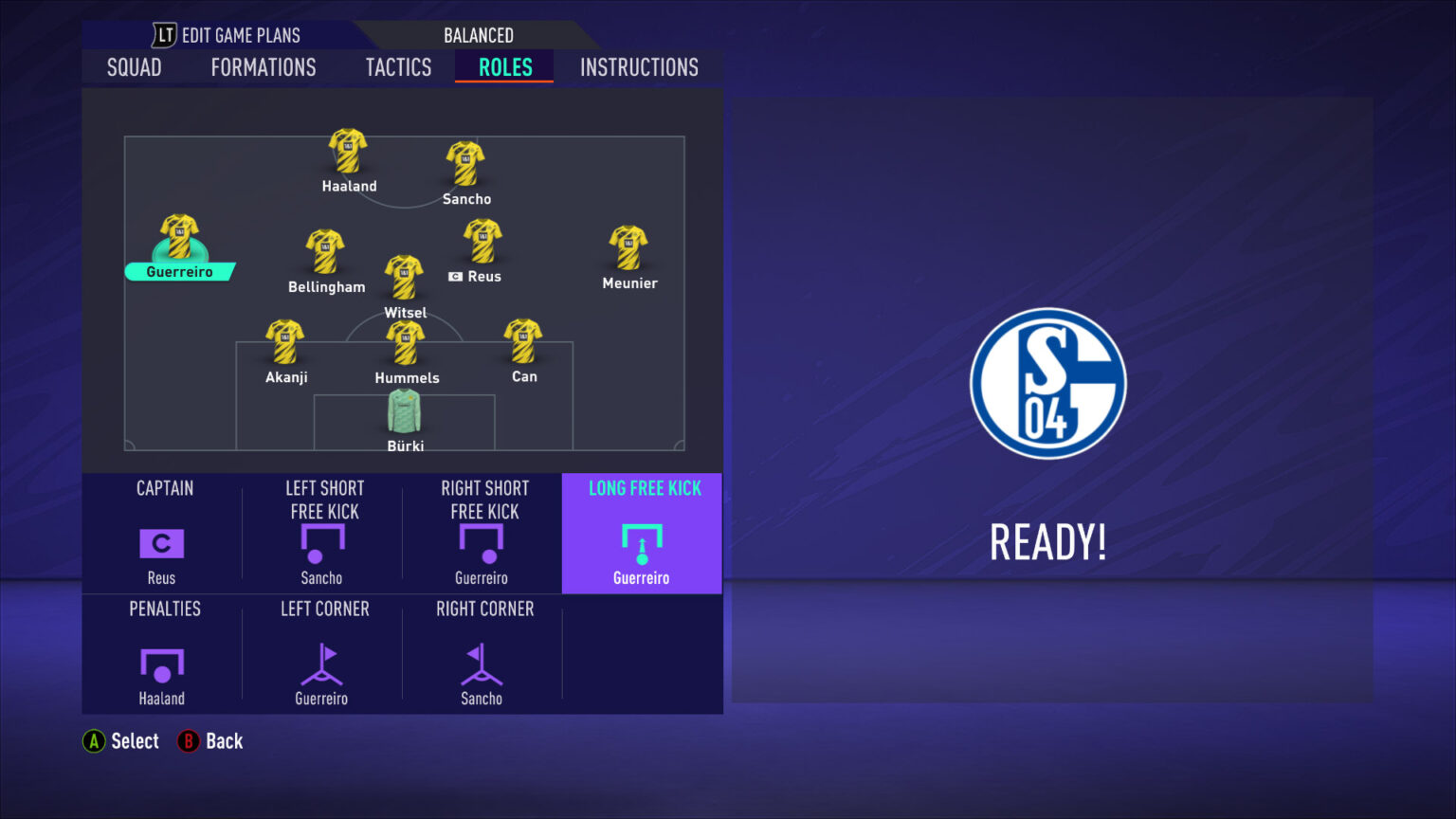This screenshot has width=1456, height=819.
Task: Click the Left Corner flag icon for Guerreiro
Action: (321, 667)
